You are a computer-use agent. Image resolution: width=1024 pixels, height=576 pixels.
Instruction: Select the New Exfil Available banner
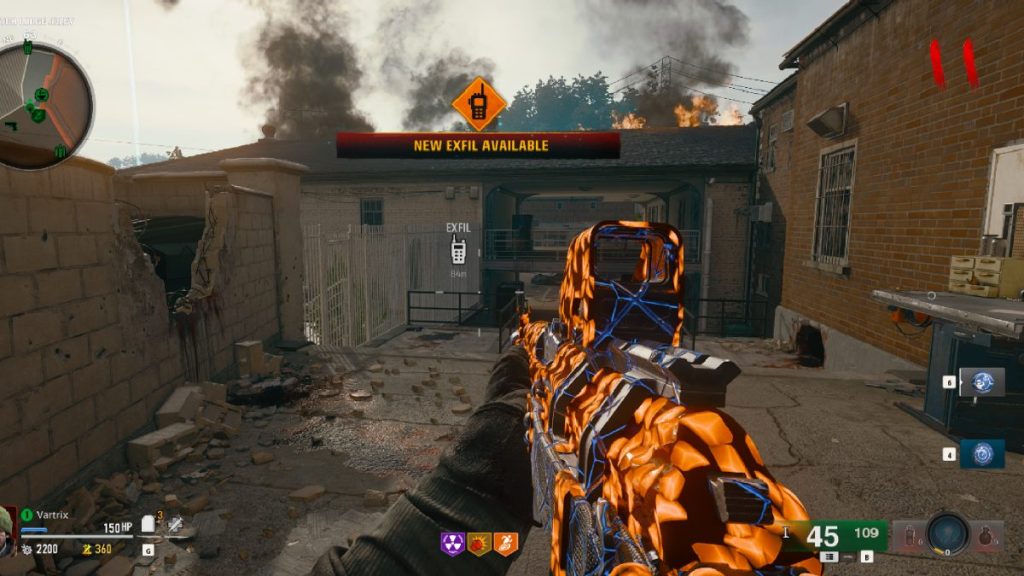(478, 145)
